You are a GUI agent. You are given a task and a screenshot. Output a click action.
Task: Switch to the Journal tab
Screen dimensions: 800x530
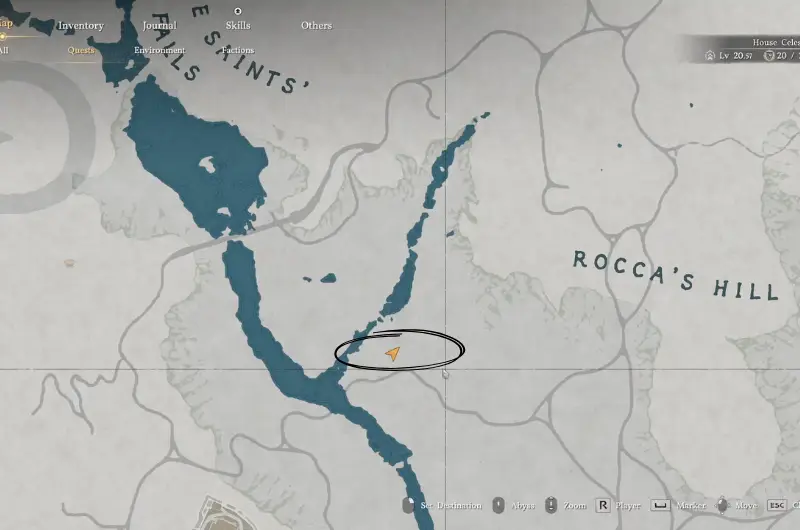point(159,25)
